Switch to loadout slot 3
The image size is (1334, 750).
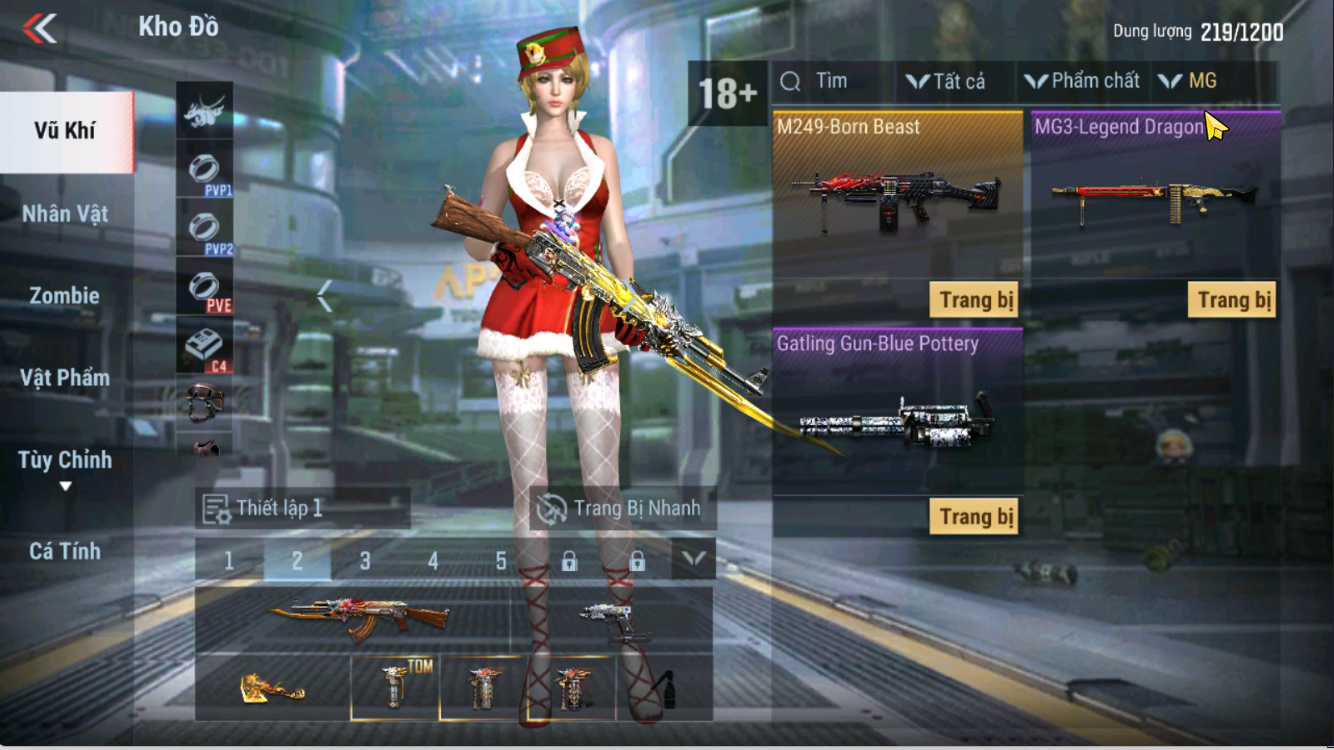pyautogui.click(x=365, y=561)
